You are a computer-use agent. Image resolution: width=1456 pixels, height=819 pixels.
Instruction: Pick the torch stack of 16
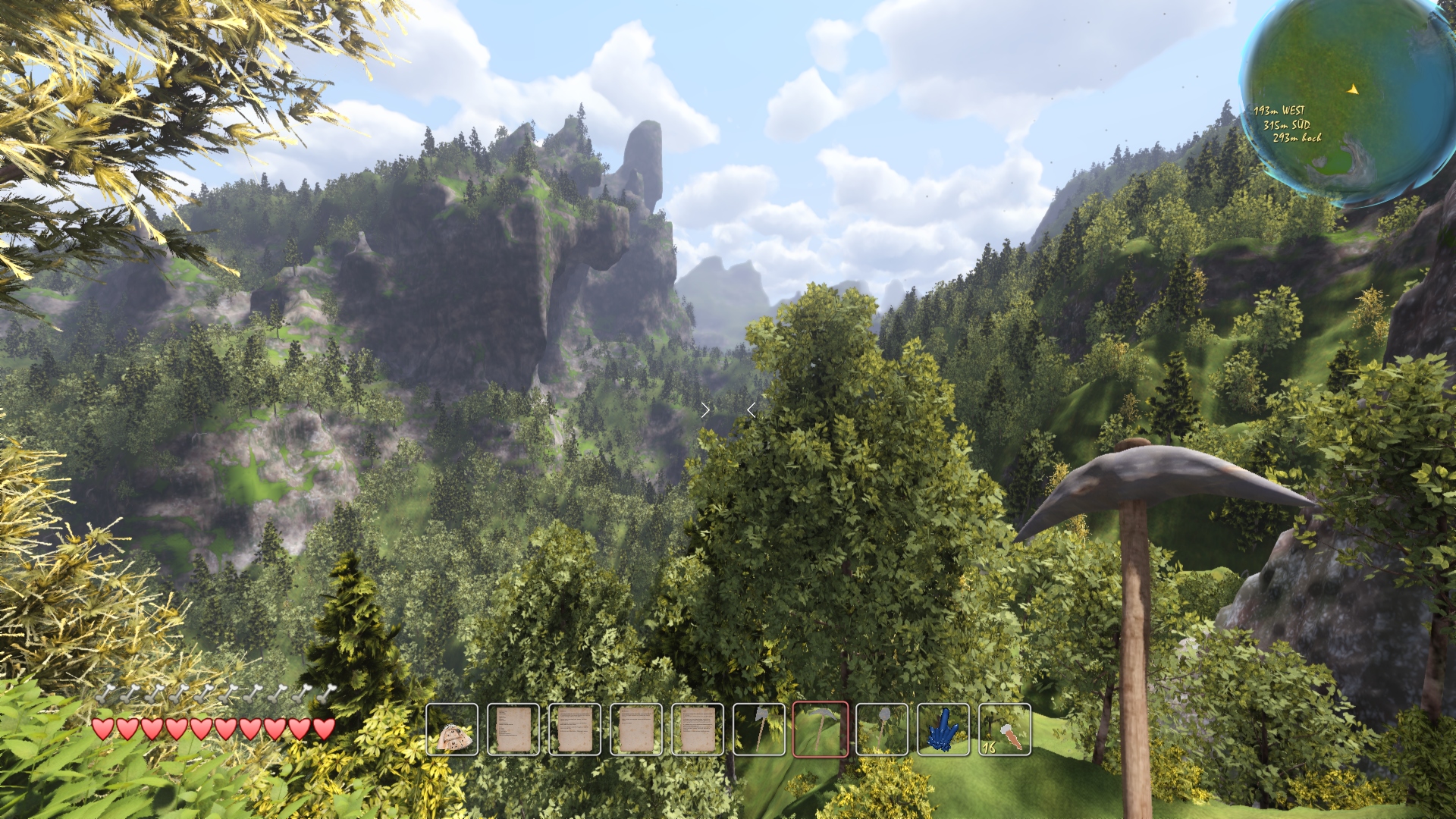pyautogui.click(x=1005, y=730)
